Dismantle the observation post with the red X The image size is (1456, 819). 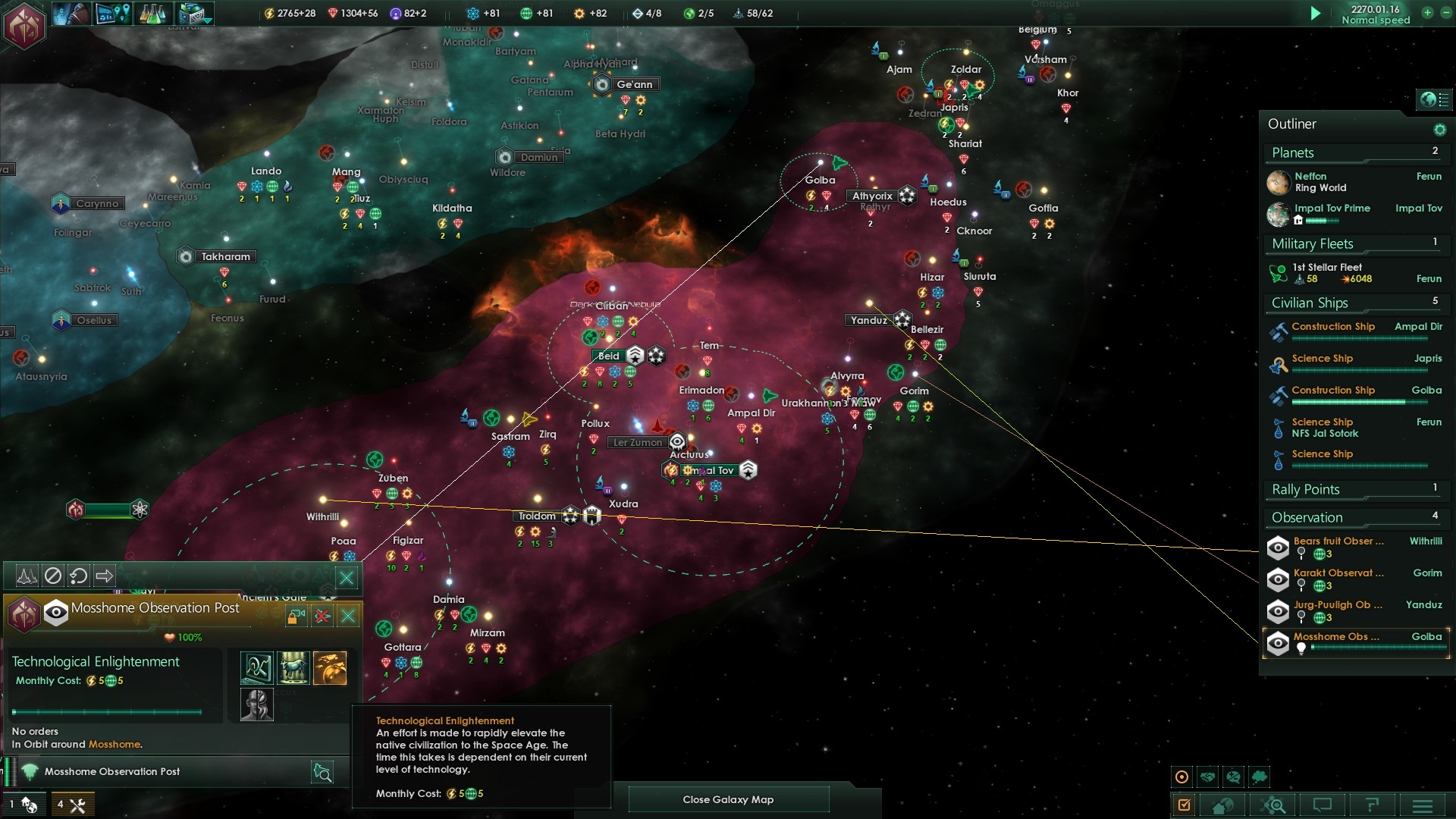point(322,616)
